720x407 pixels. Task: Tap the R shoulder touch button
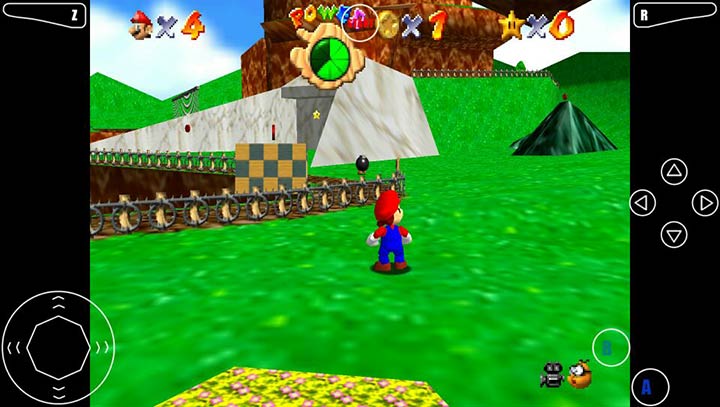click(674, 15)
